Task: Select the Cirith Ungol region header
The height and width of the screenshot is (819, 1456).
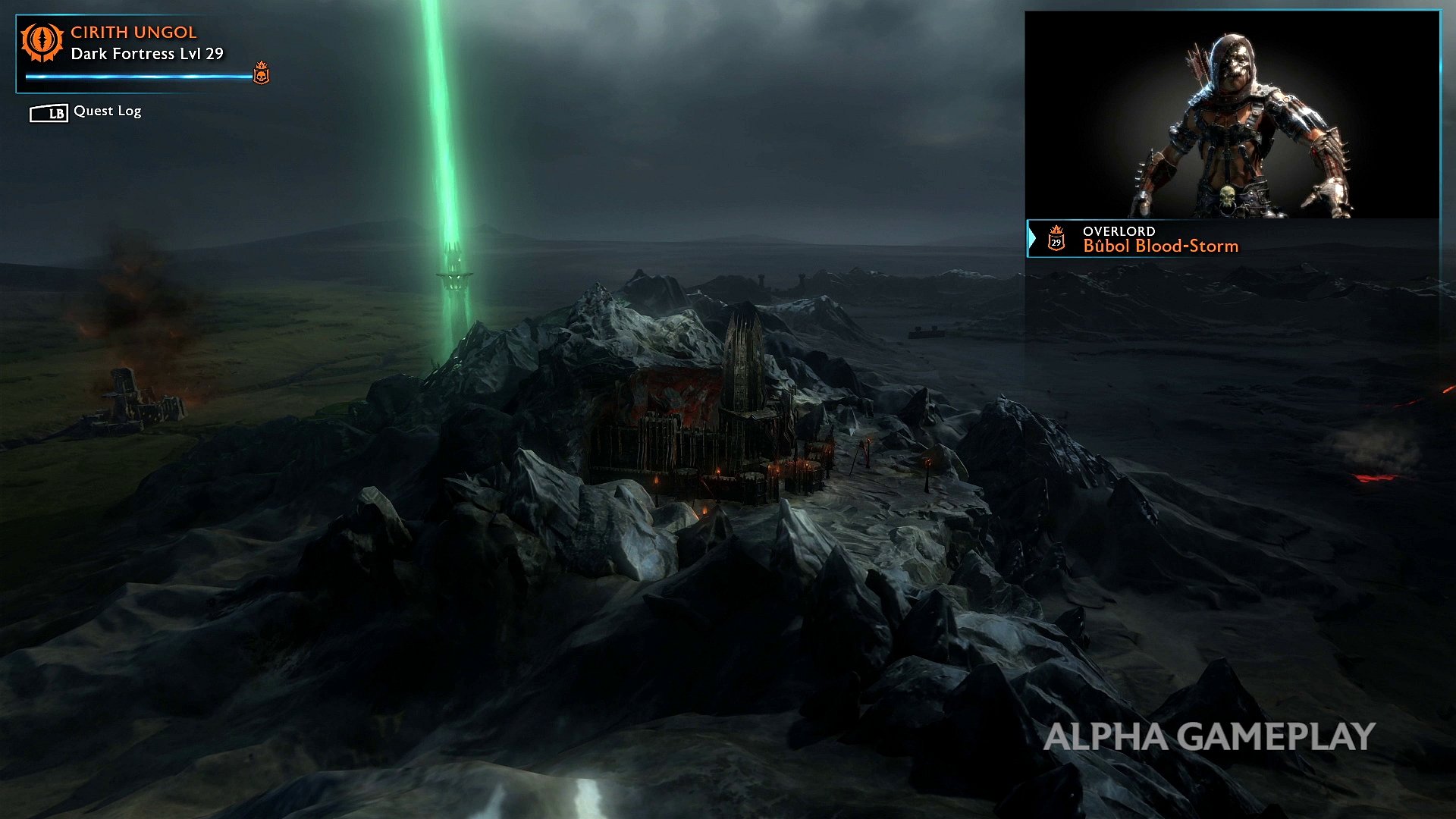Action: pos(133,33)
